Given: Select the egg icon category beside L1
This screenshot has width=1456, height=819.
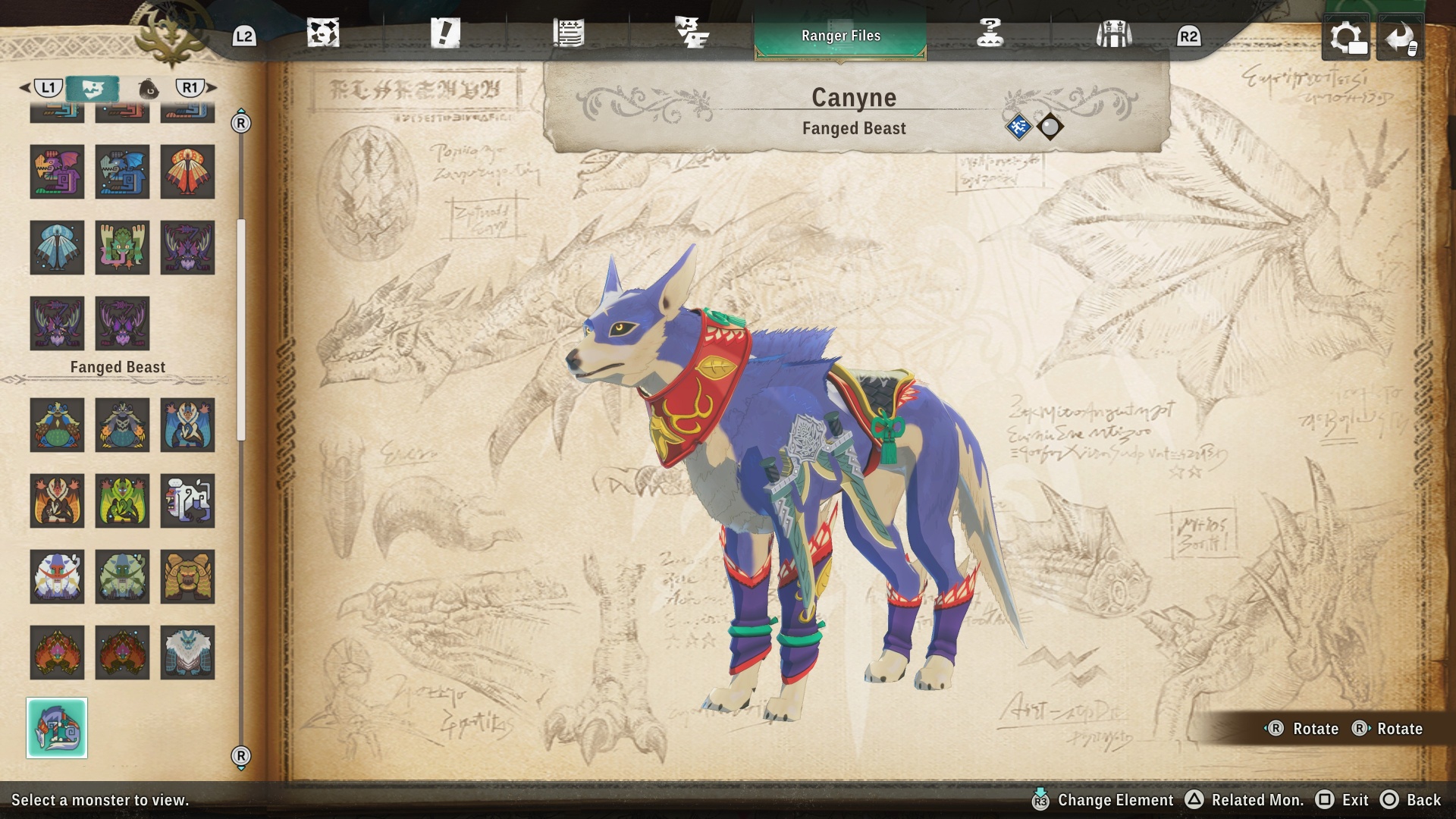Looking at the screenshot, I should [149, 88].
